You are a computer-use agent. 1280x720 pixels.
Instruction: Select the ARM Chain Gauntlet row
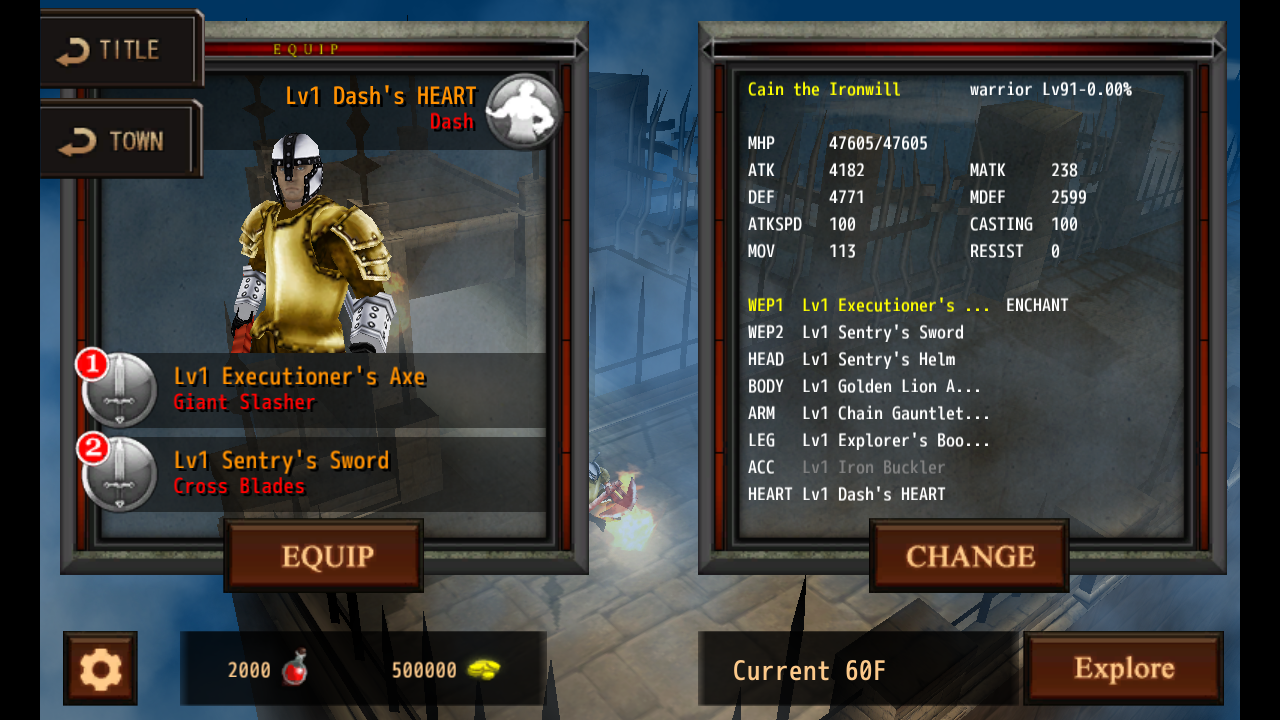tap(869, 413)
